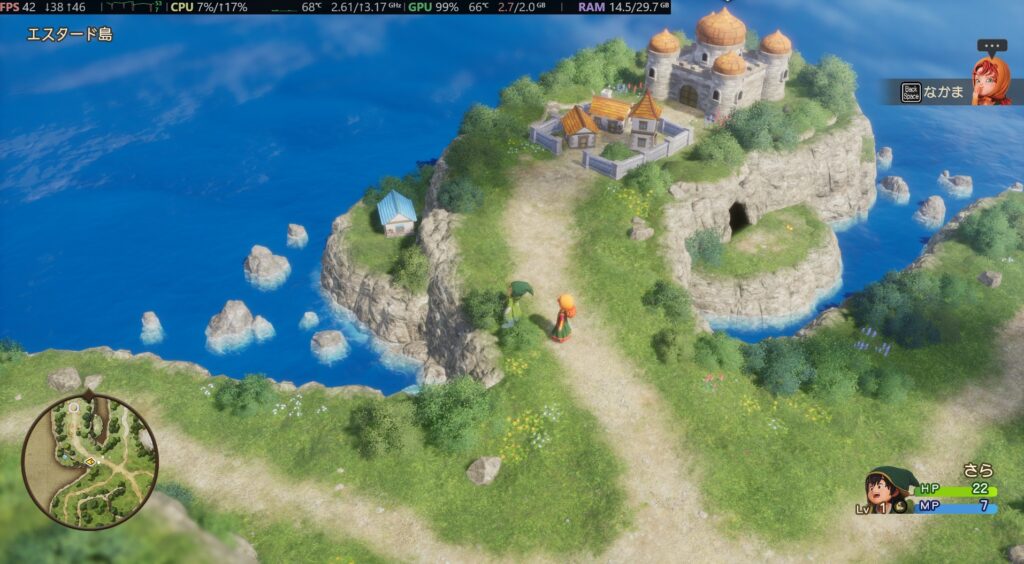Select the hero さら status portrait
The height and width of the screenshot is (564, 1024).
(x=892, y=490)
